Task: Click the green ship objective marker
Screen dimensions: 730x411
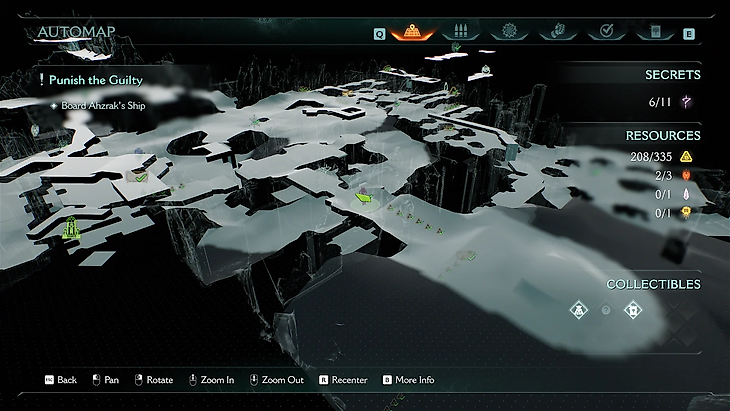Action: click(71, 229)
